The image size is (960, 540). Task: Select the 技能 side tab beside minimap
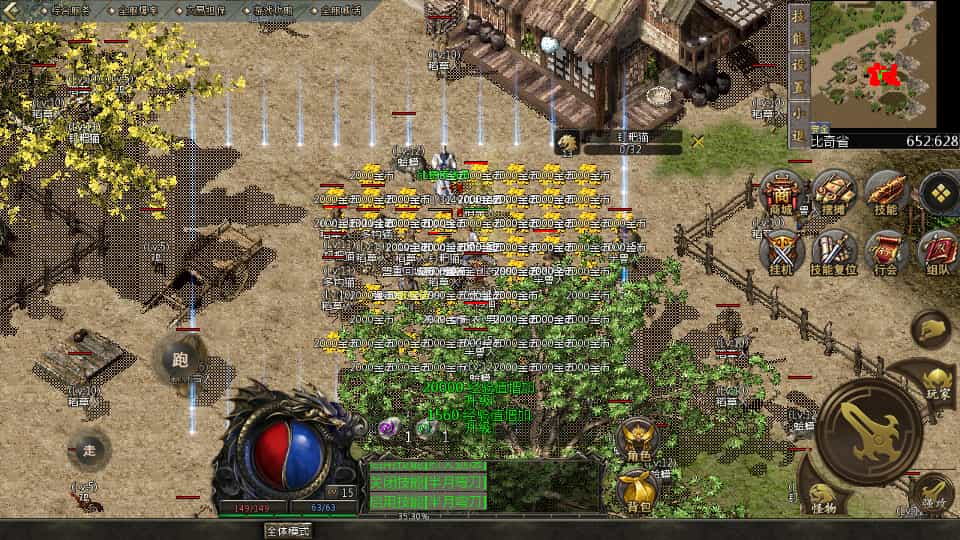(798, 30)
